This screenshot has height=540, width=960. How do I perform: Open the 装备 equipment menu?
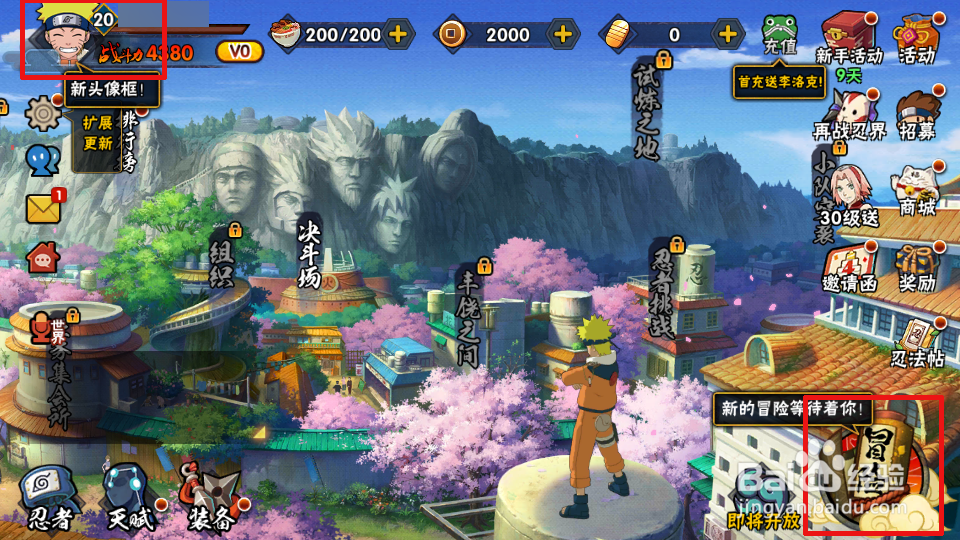coord(212,495)
